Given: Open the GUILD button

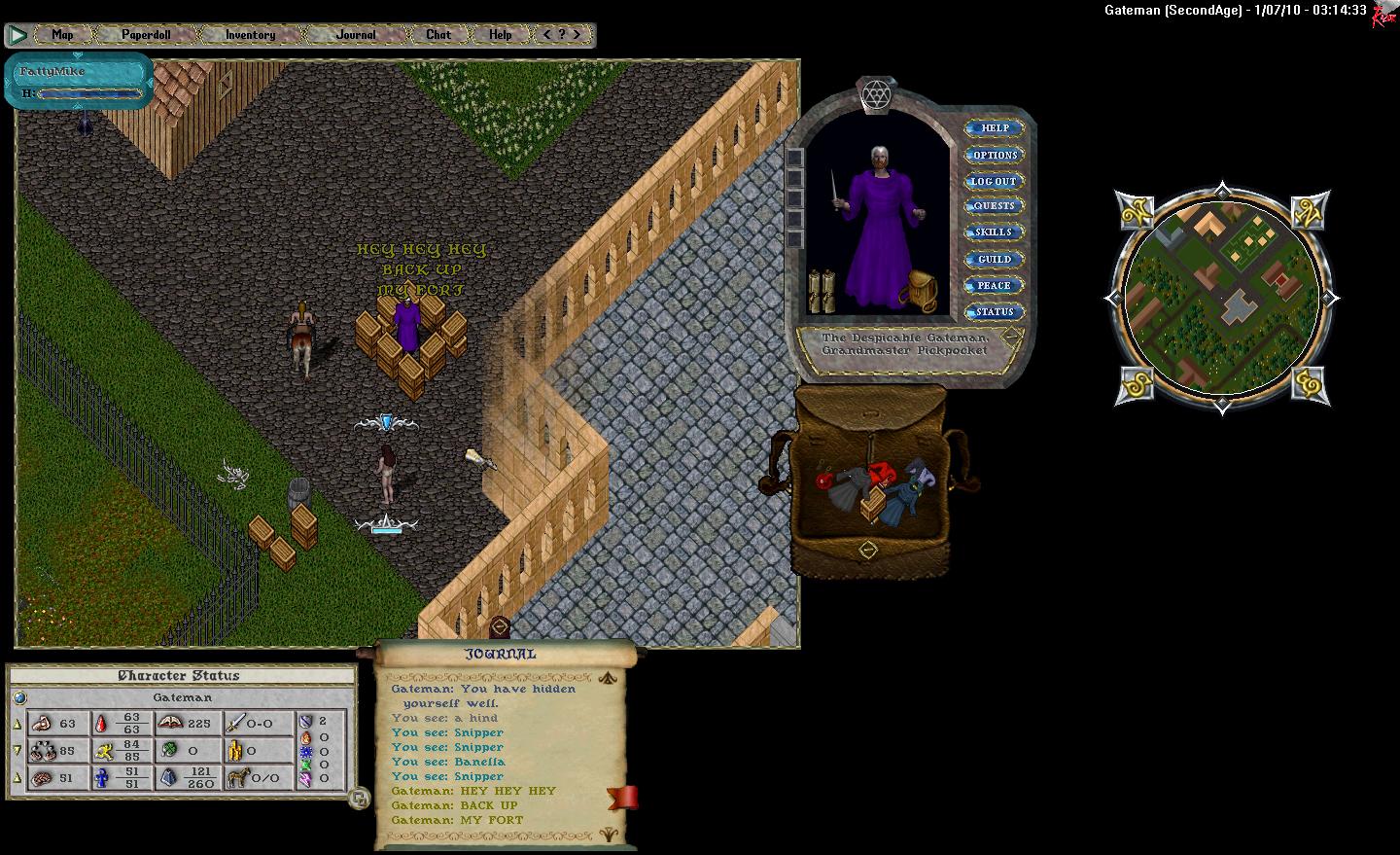Looking at the screenshot, I should pyautogui.click(x=994, y=260).
